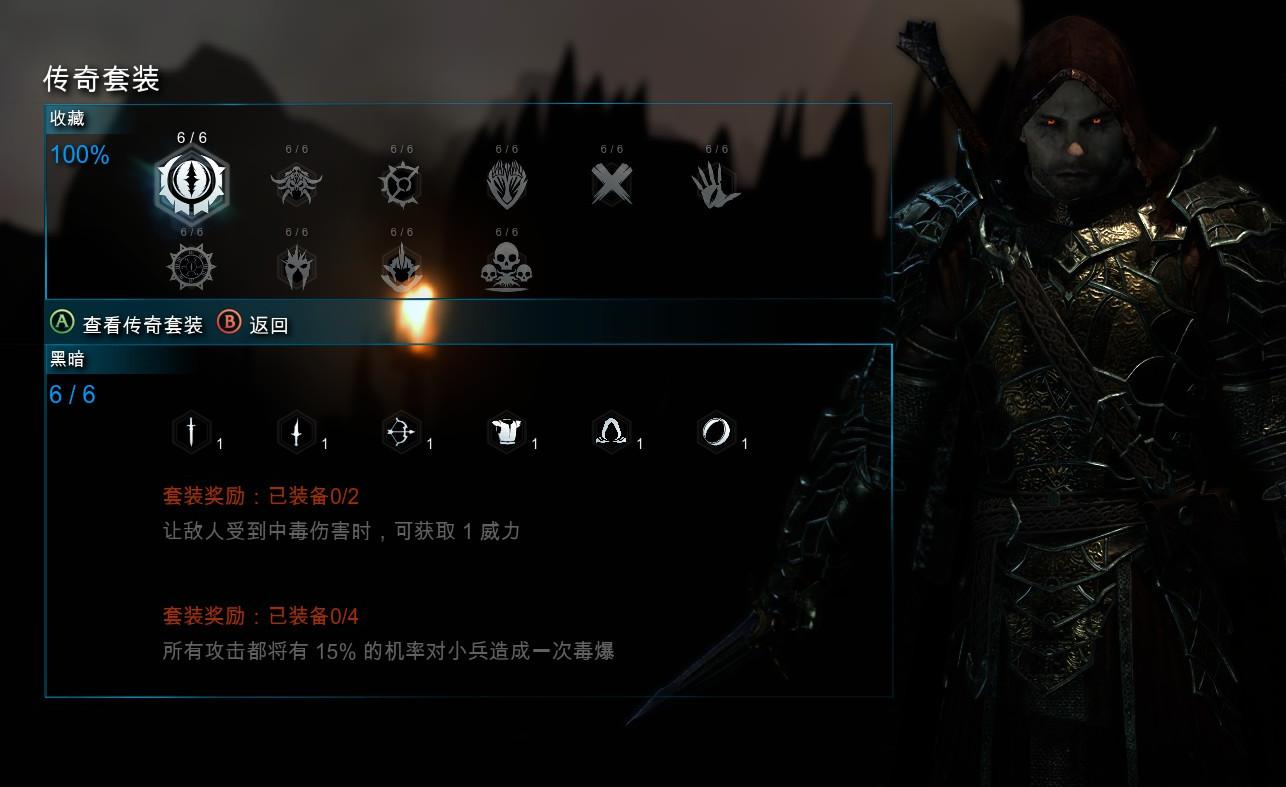Select the dagger gear icon
Screen dimensions: 1286x787
pos(295,430)
